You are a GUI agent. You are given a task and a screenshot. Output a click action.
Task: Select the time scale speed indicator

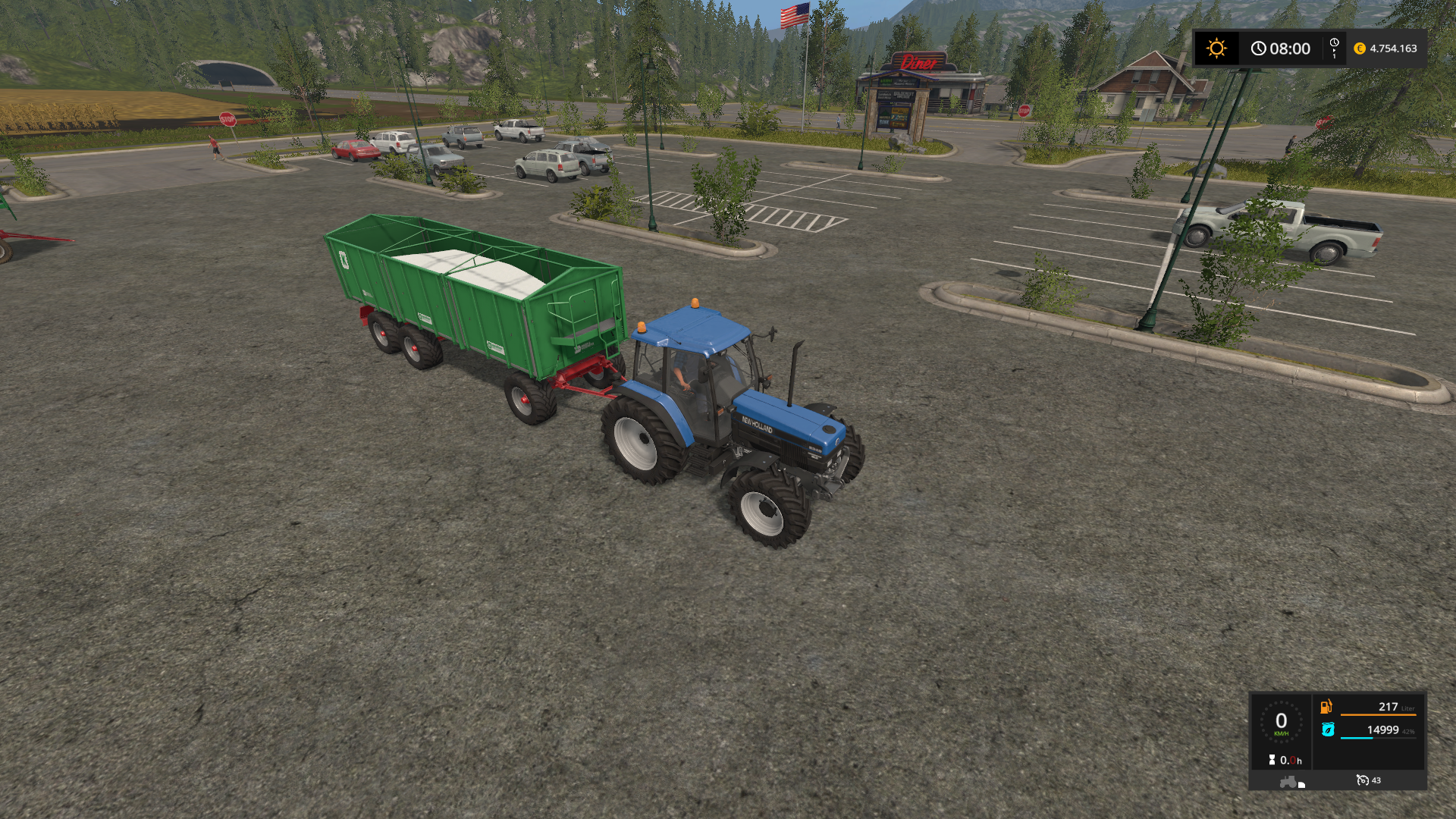tap(1334, 49)
